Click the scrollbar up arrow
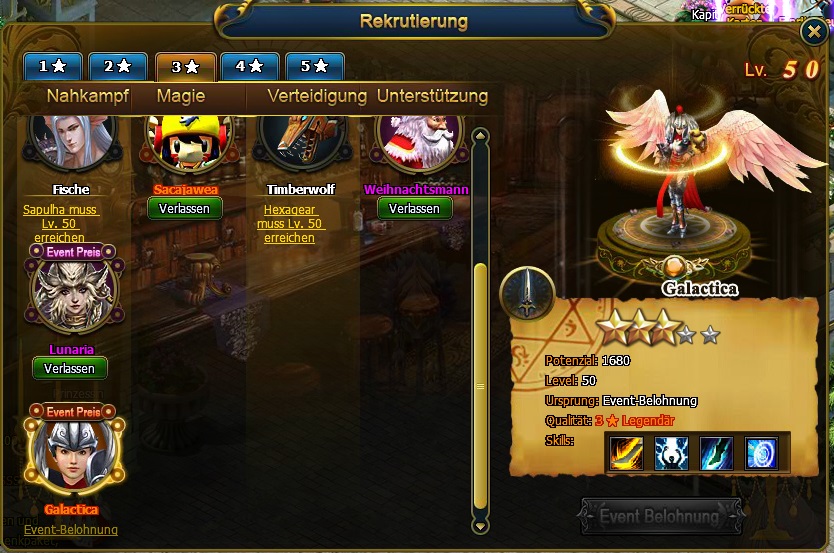Image resolution: width=834 pixels, height=553 pixels. [x=480, y=138]
